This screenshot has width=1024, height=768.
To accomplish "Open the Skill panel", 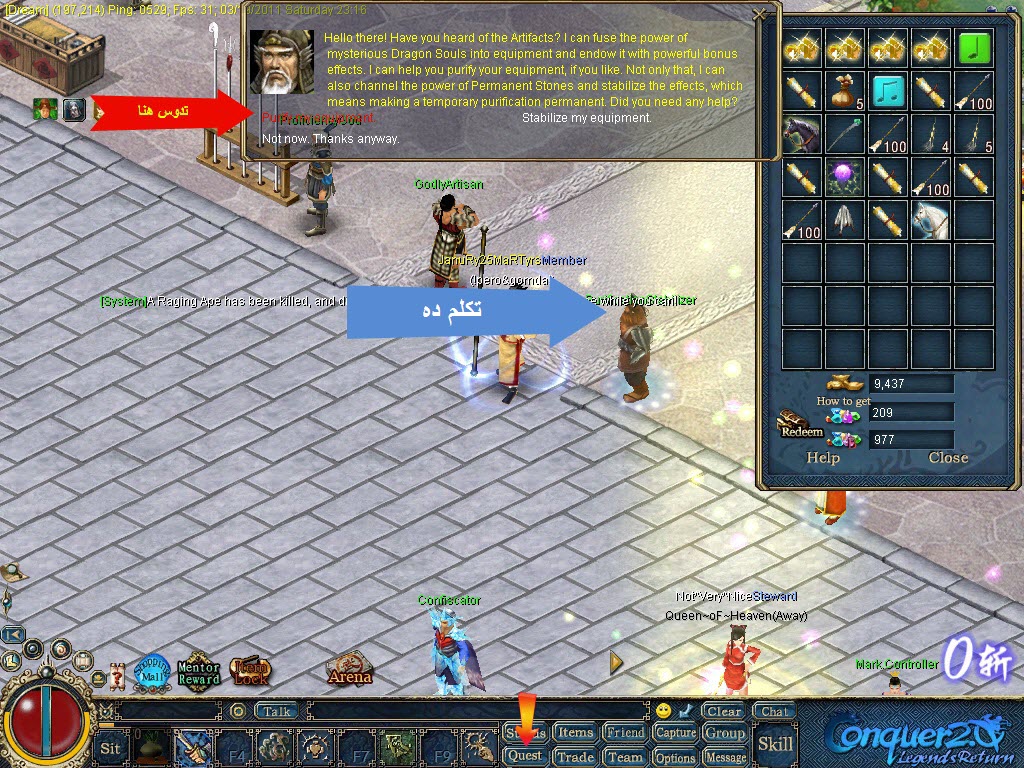I will point(775,743).
